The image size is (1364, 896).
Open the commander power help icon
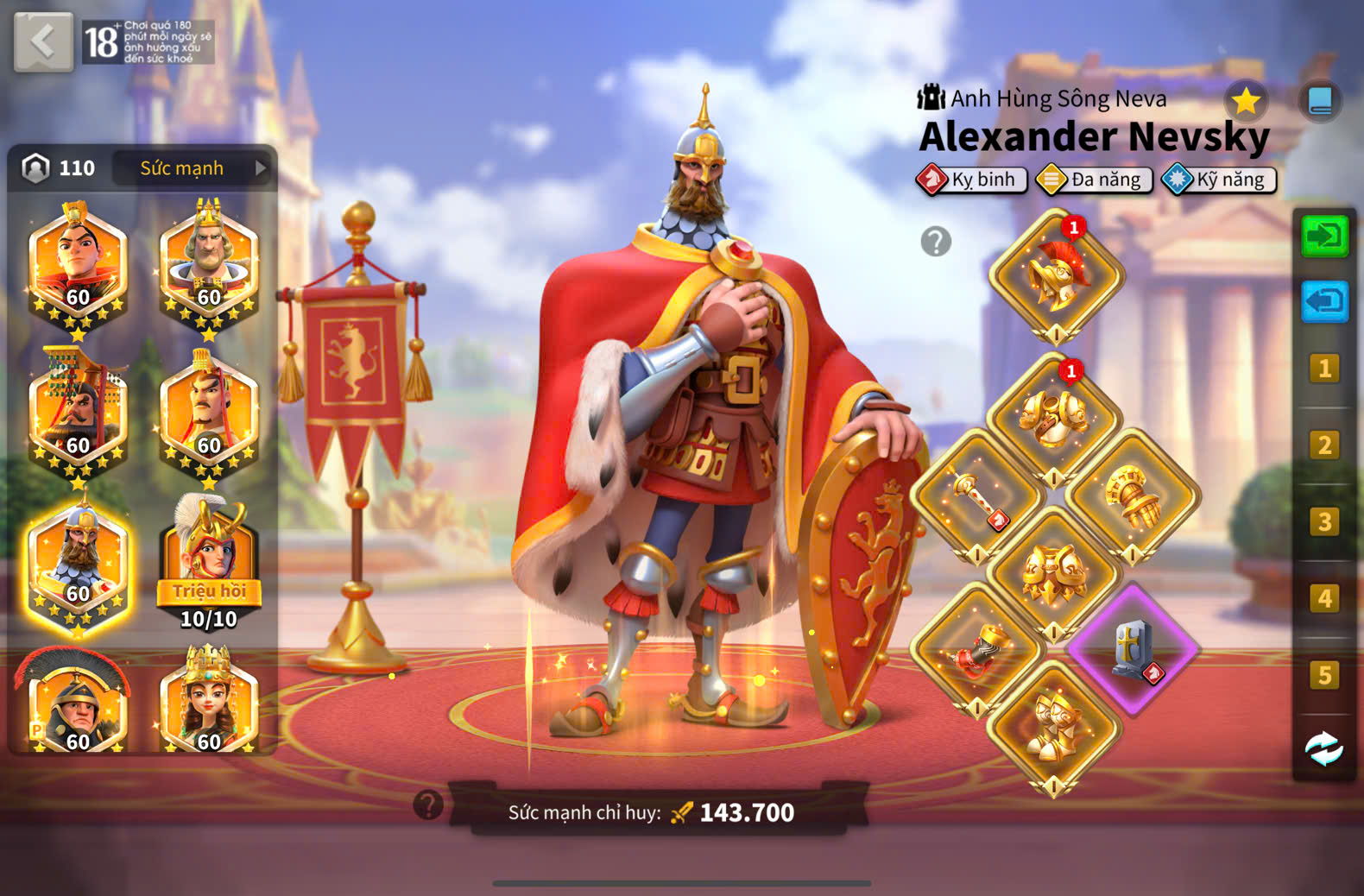(428, 805)
